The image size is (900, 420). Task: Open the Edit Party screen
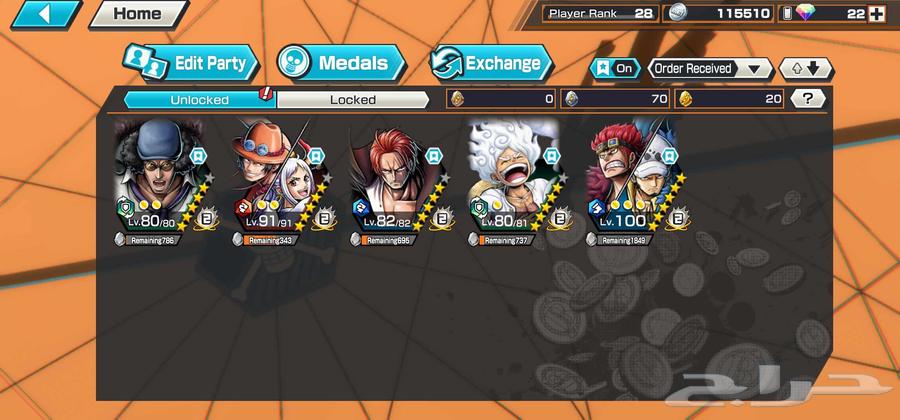[x=190, y=64]
